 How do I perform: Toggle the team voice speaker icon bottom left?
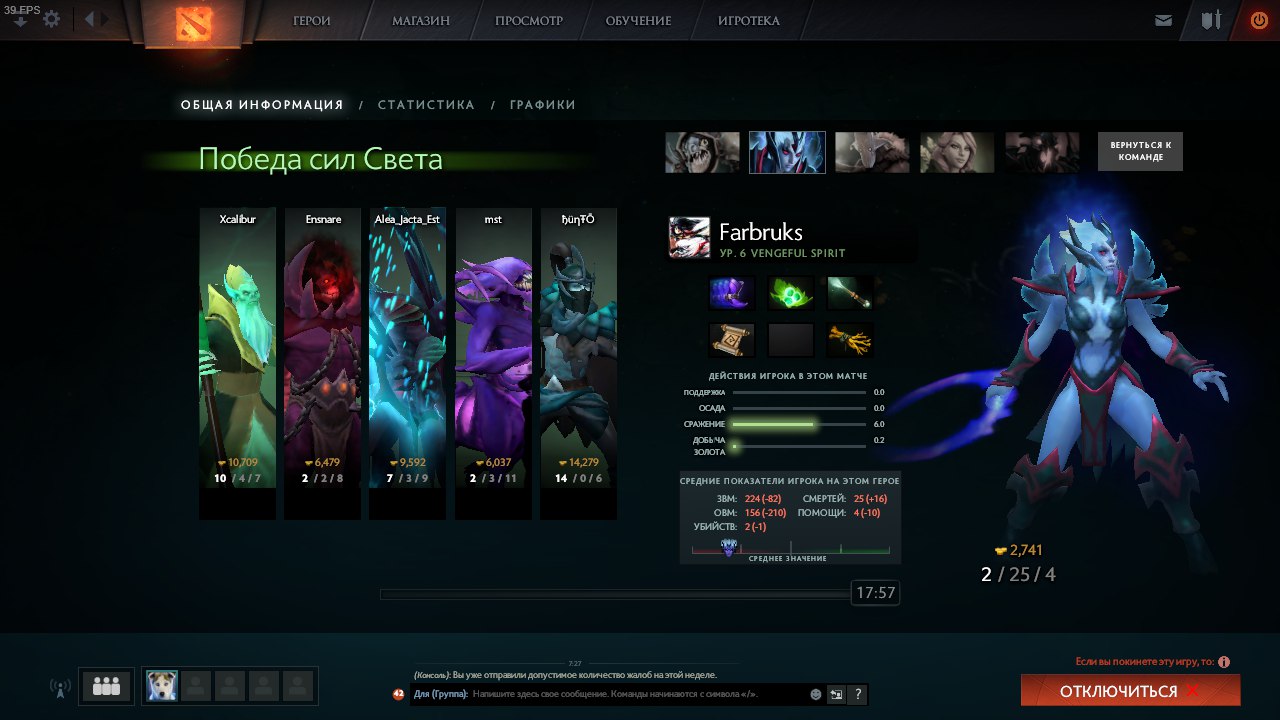[60, 687]
